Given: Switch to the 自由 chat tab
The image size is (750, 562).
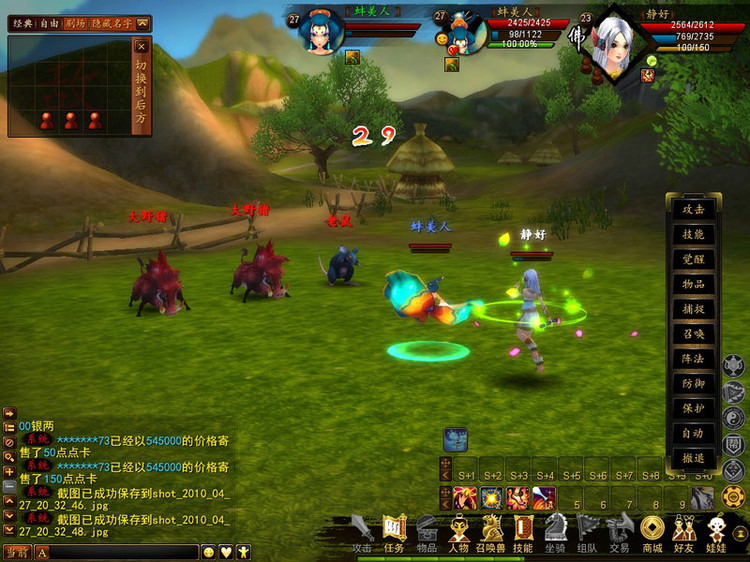Looking at the screenshot, I should (x=49, y=23).
